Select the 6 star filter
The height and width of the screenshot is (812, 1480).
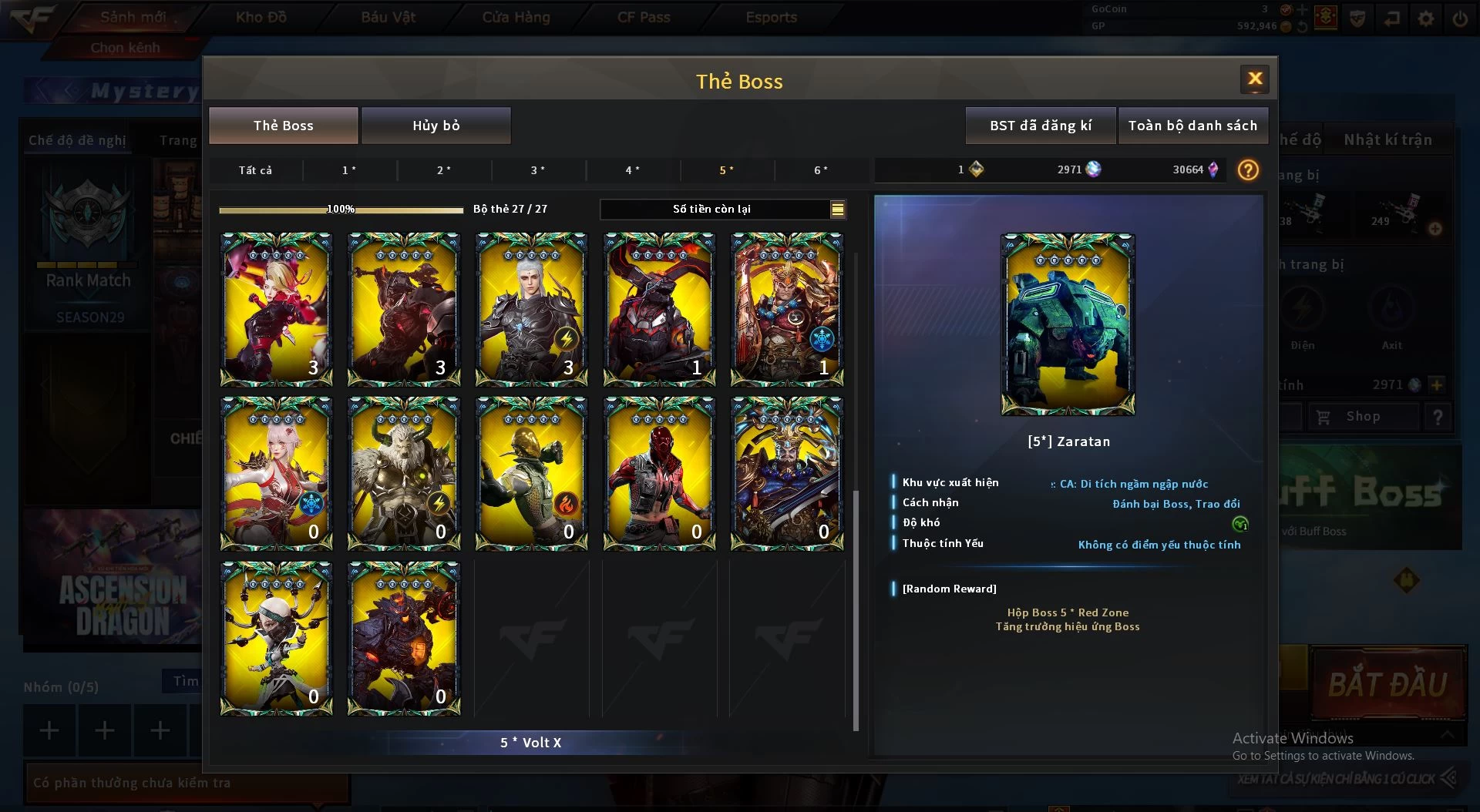821,170
